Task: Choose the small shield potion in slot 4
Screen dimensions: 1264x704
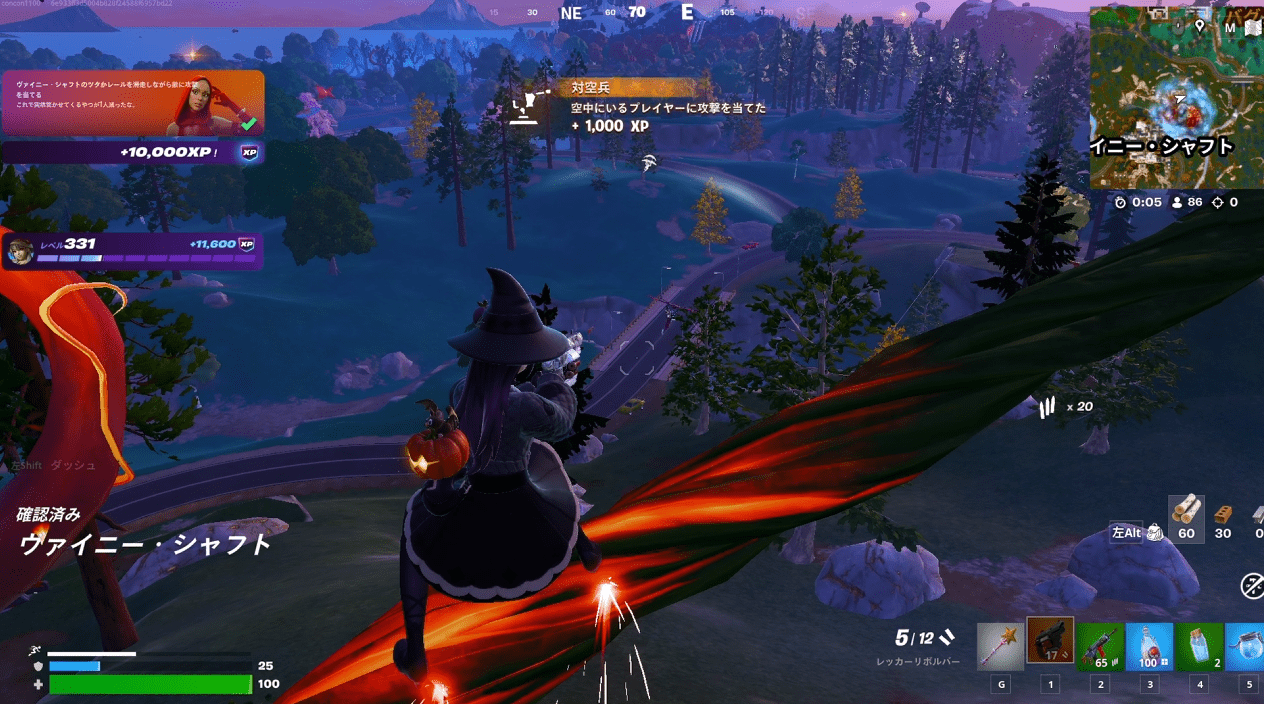Action: click(x=1199, y=646)
